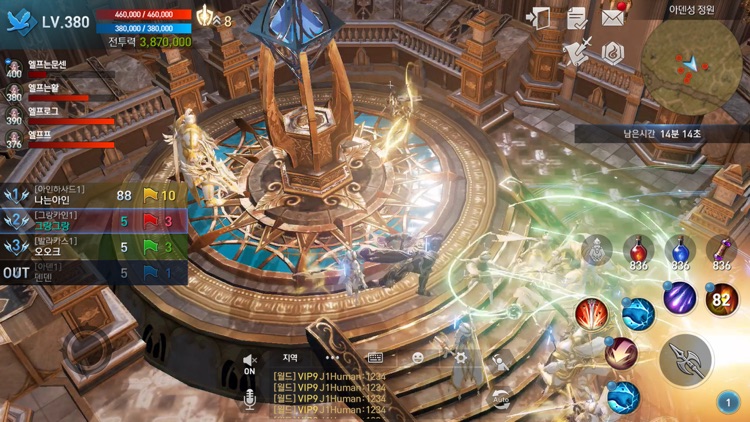Trigger the main spear attack button

coord(686,359)
